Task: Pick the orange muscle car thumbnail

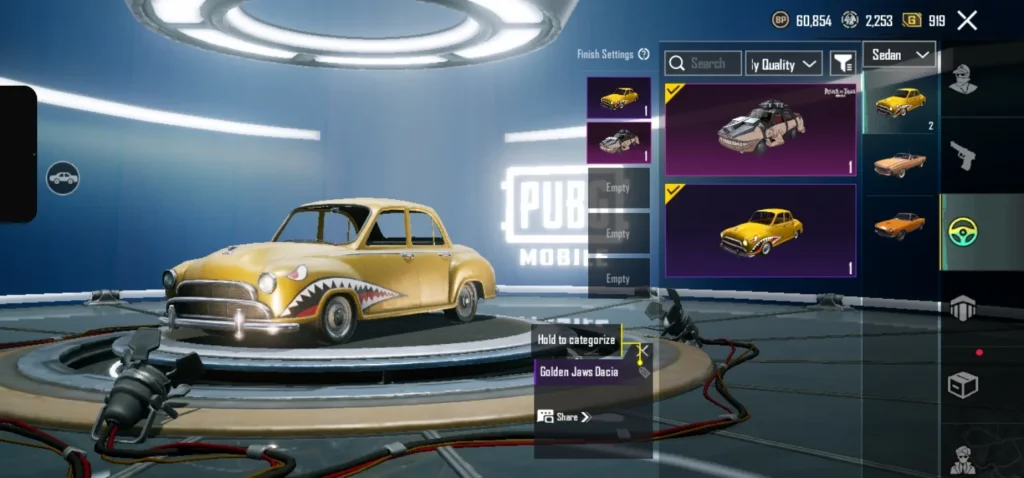Action: pyautogui.click(x=899, y=224)
